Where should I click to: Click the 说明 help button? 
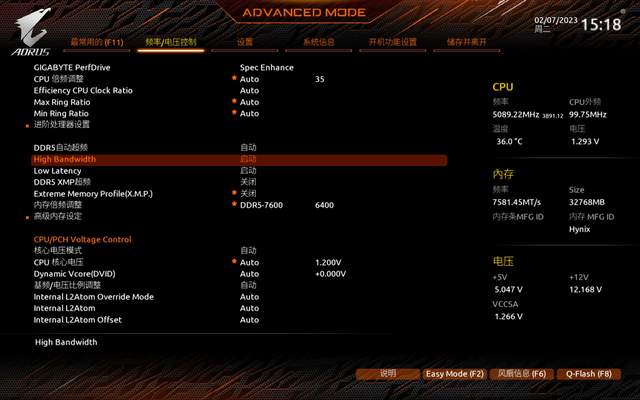point(388,374)
